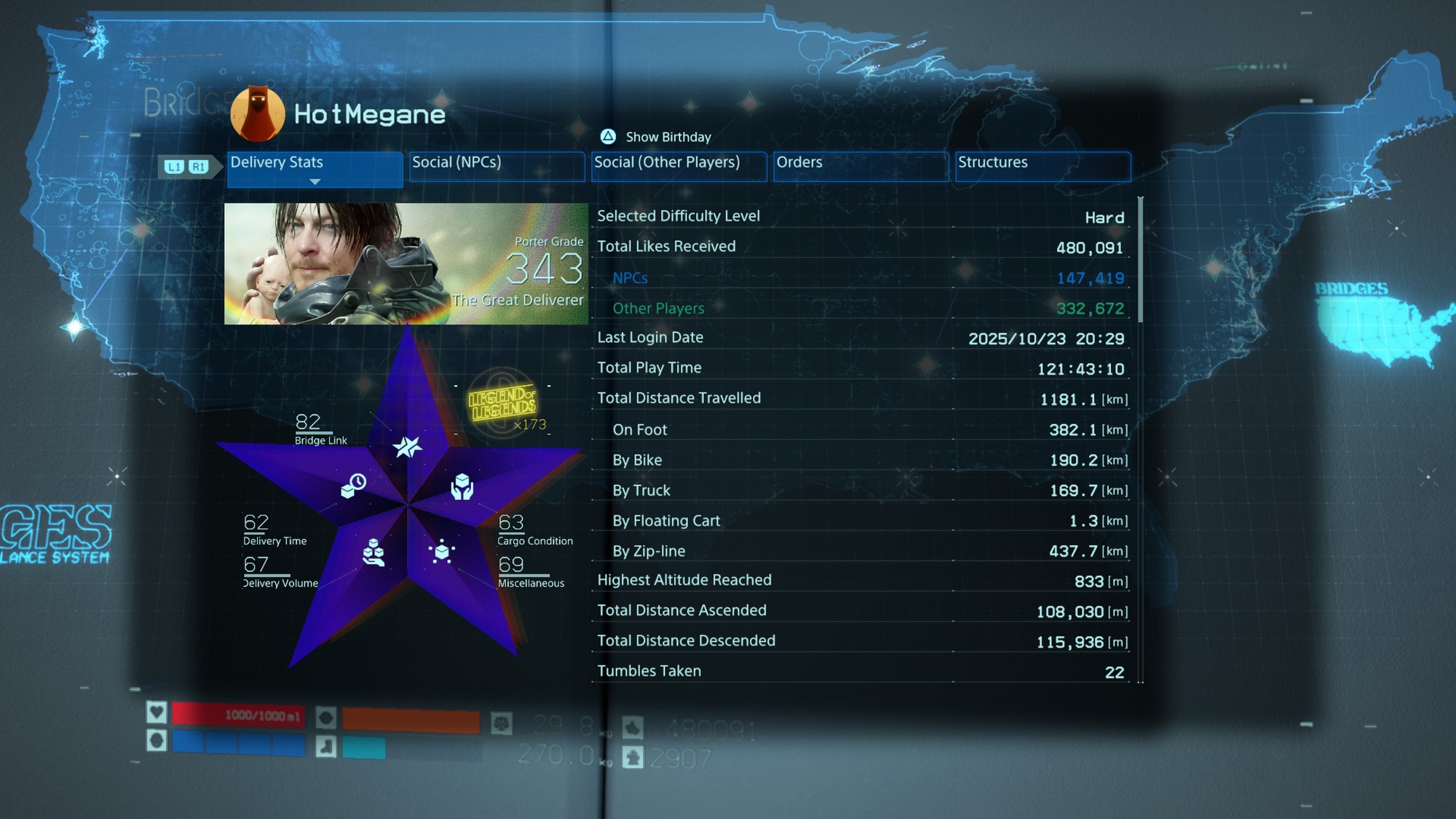Click the HotMegane player avatar

pos(257,114)
